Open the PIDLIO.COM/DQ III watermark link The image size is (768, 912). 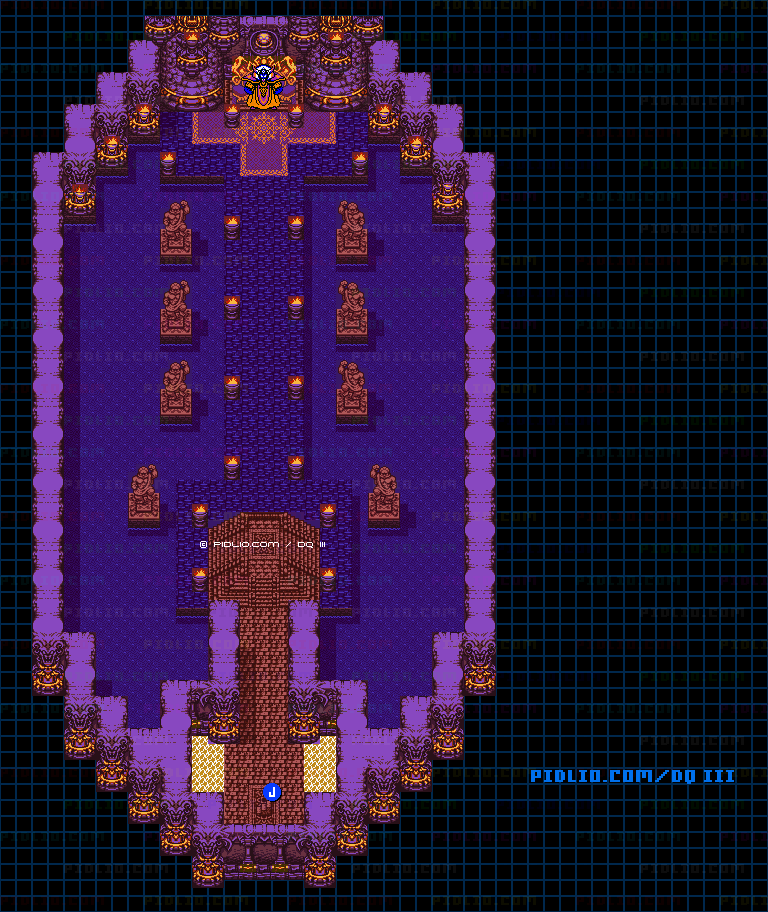click(x=632, y=776)
